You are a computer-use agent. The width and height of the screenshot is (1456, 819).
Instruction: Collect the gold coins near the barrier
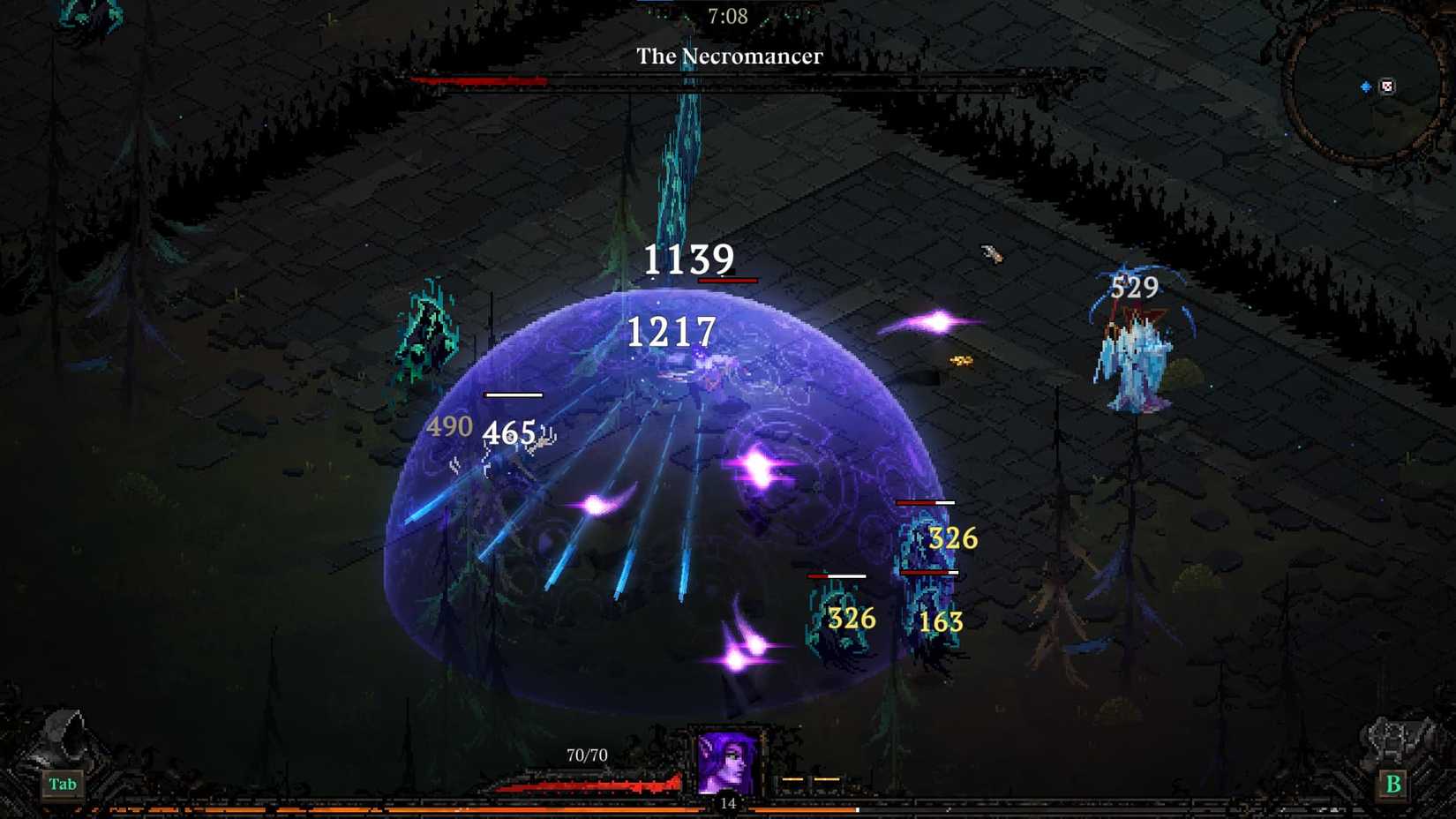(x=958, y=361)
